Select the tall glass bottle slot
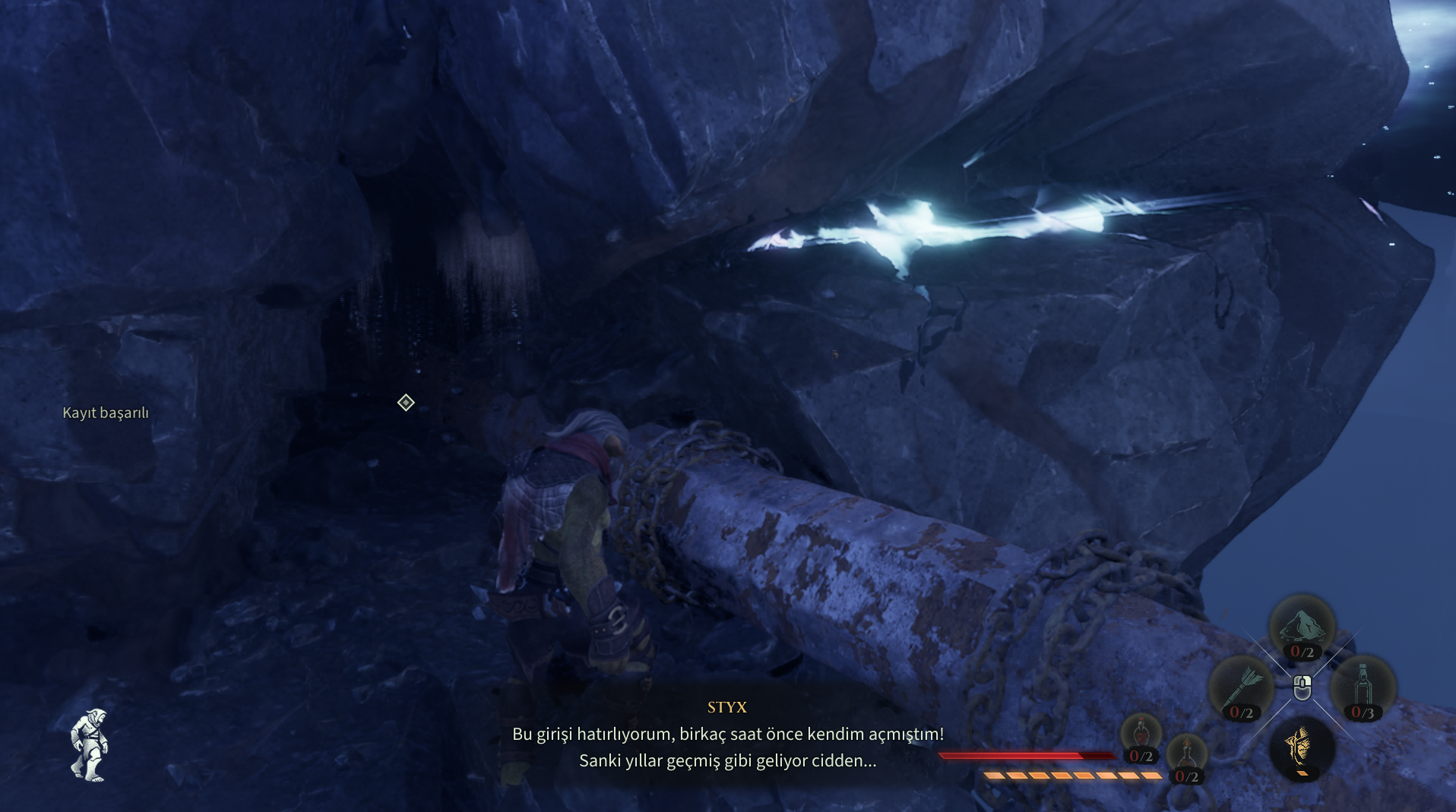 click(1363, 686)
